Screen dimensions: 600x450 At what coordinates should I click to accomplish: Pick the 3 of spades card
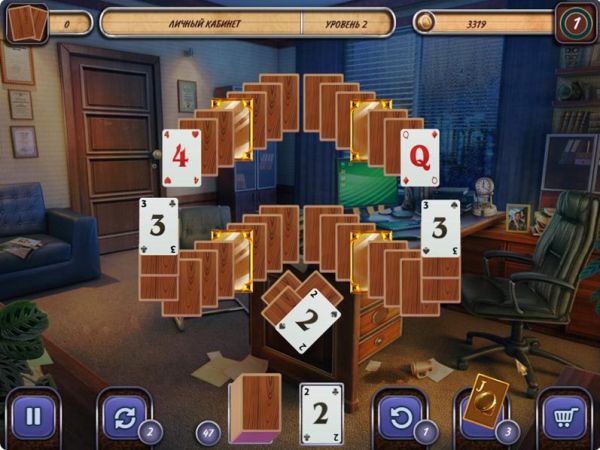440,227
